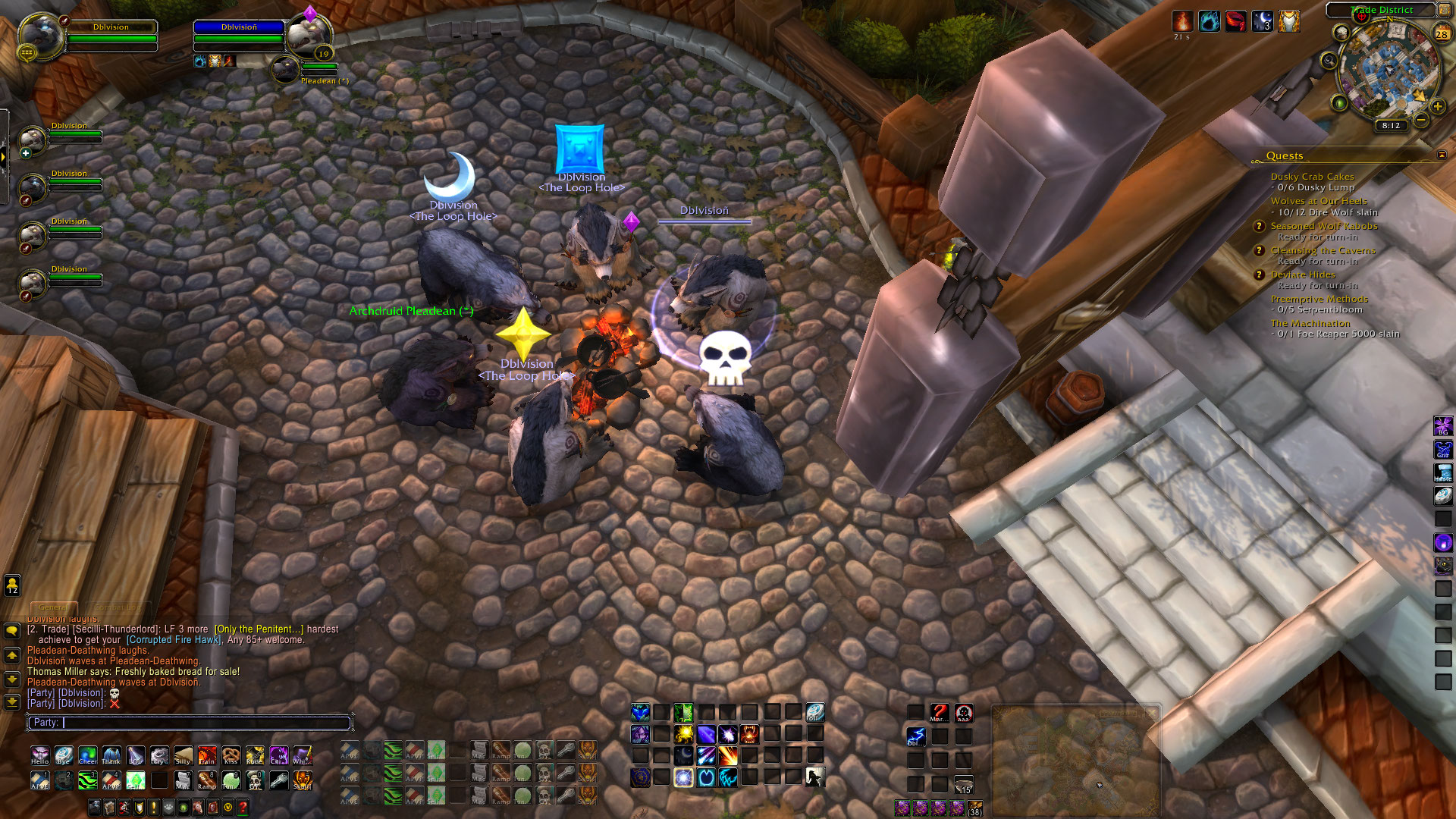Zoom in the minimap with the plus button
Image resolution: width=1456 pixels, height=819 pixels.
tap(1437, 106)
